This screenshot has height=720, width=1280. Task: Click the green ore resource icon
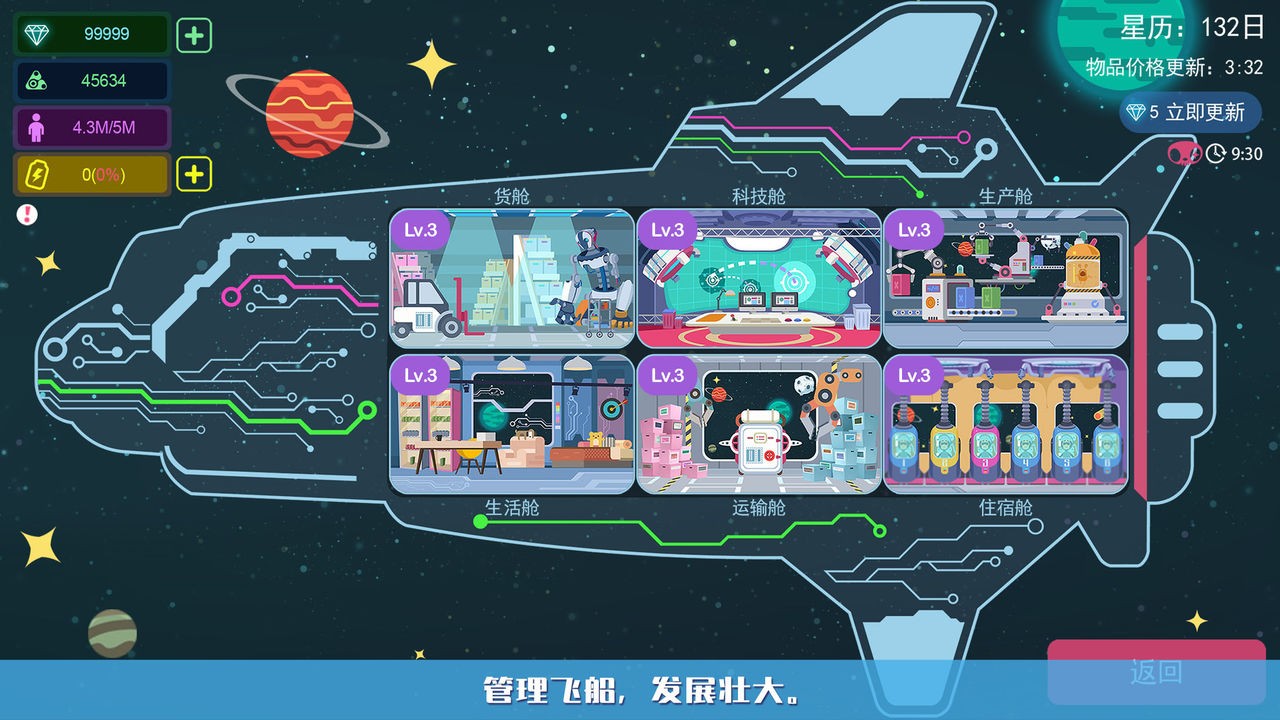(35, 81)
